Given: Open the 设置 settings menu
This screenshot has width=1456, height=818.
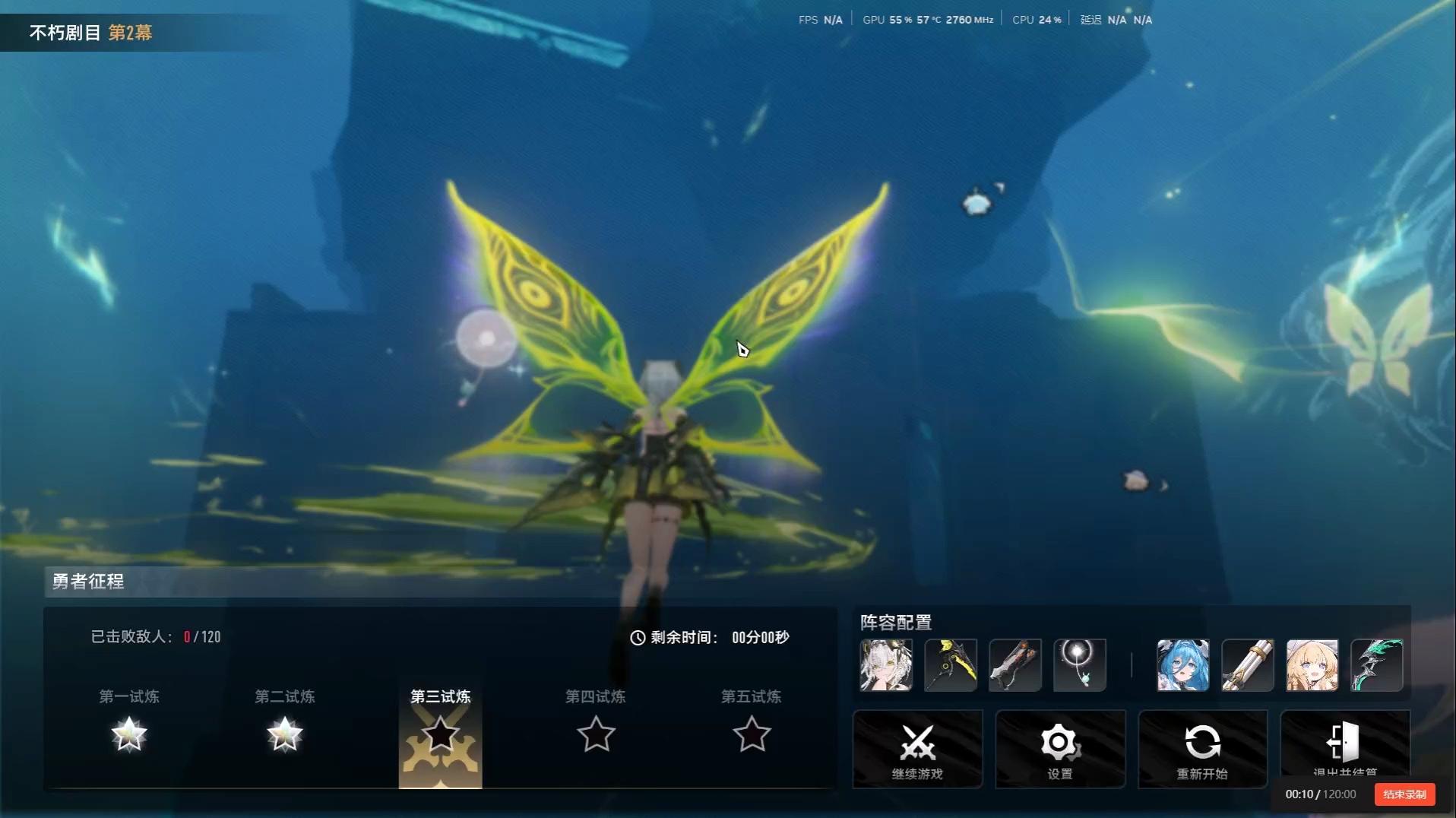Looking at the screenshot, I should point(1060,749).
